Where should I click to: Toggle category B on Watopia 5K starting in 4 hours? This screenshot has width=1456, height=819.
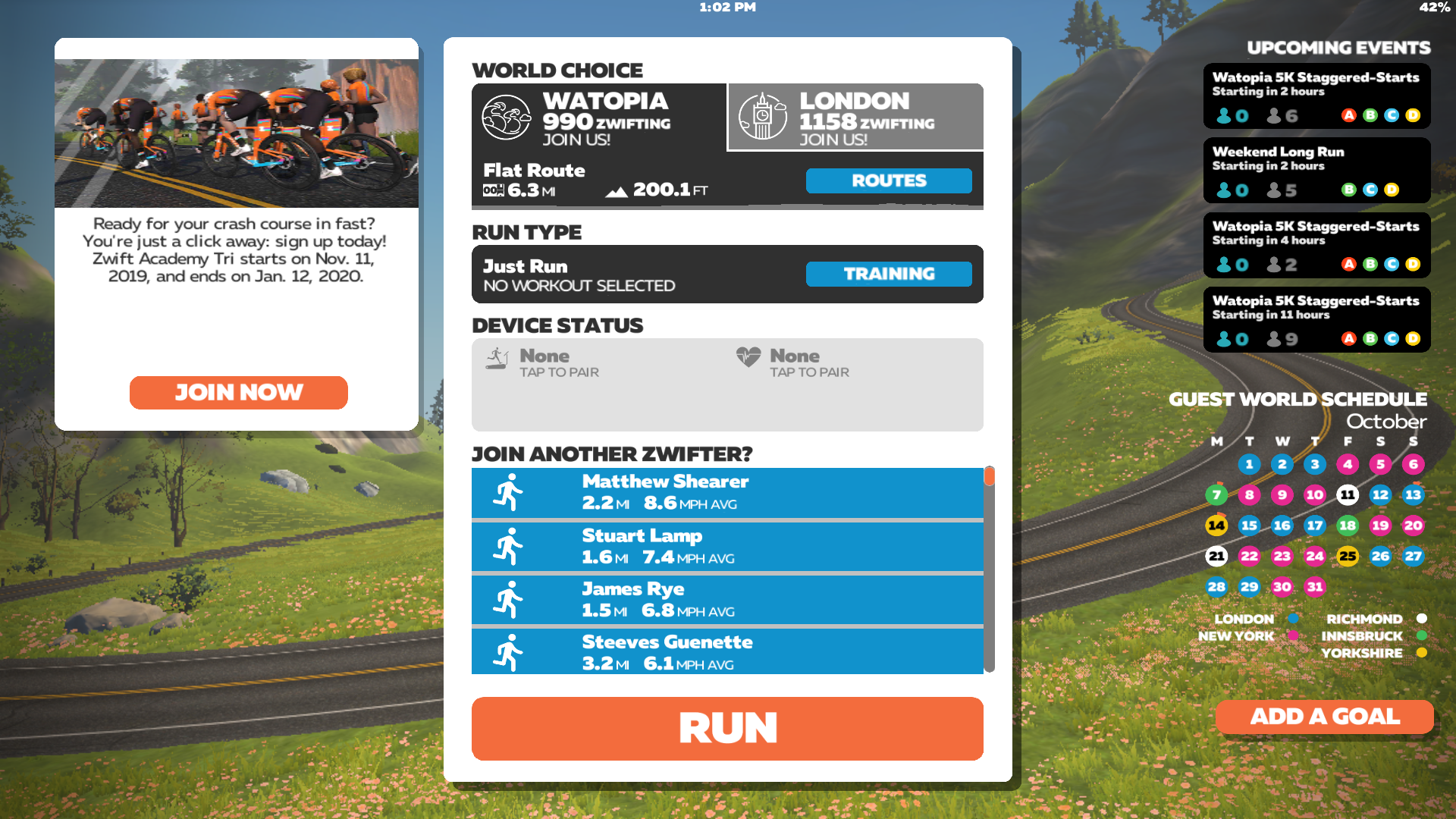coord(1370,265)
